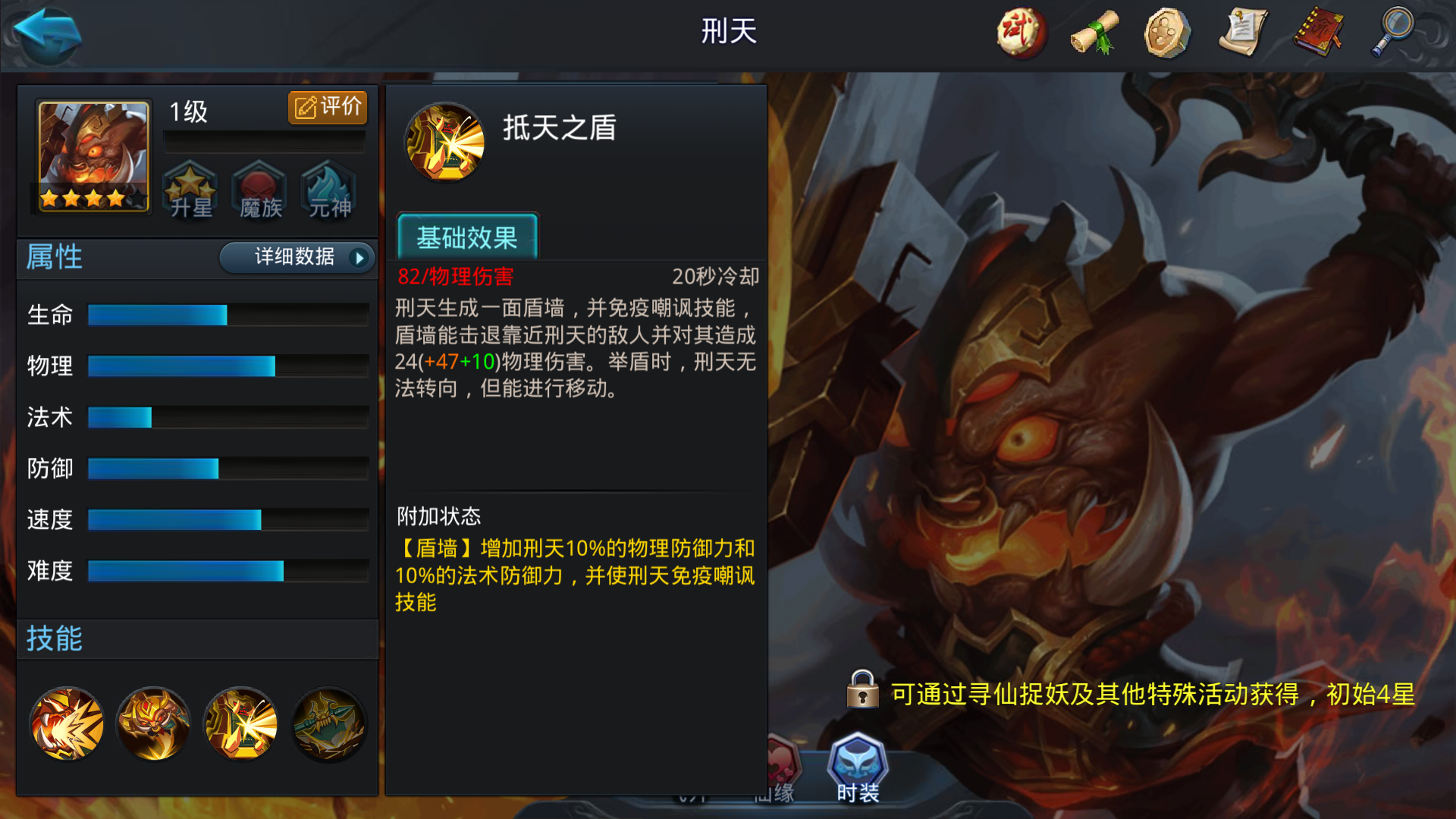Switch to the 基础效果 tab

[467, 239]
